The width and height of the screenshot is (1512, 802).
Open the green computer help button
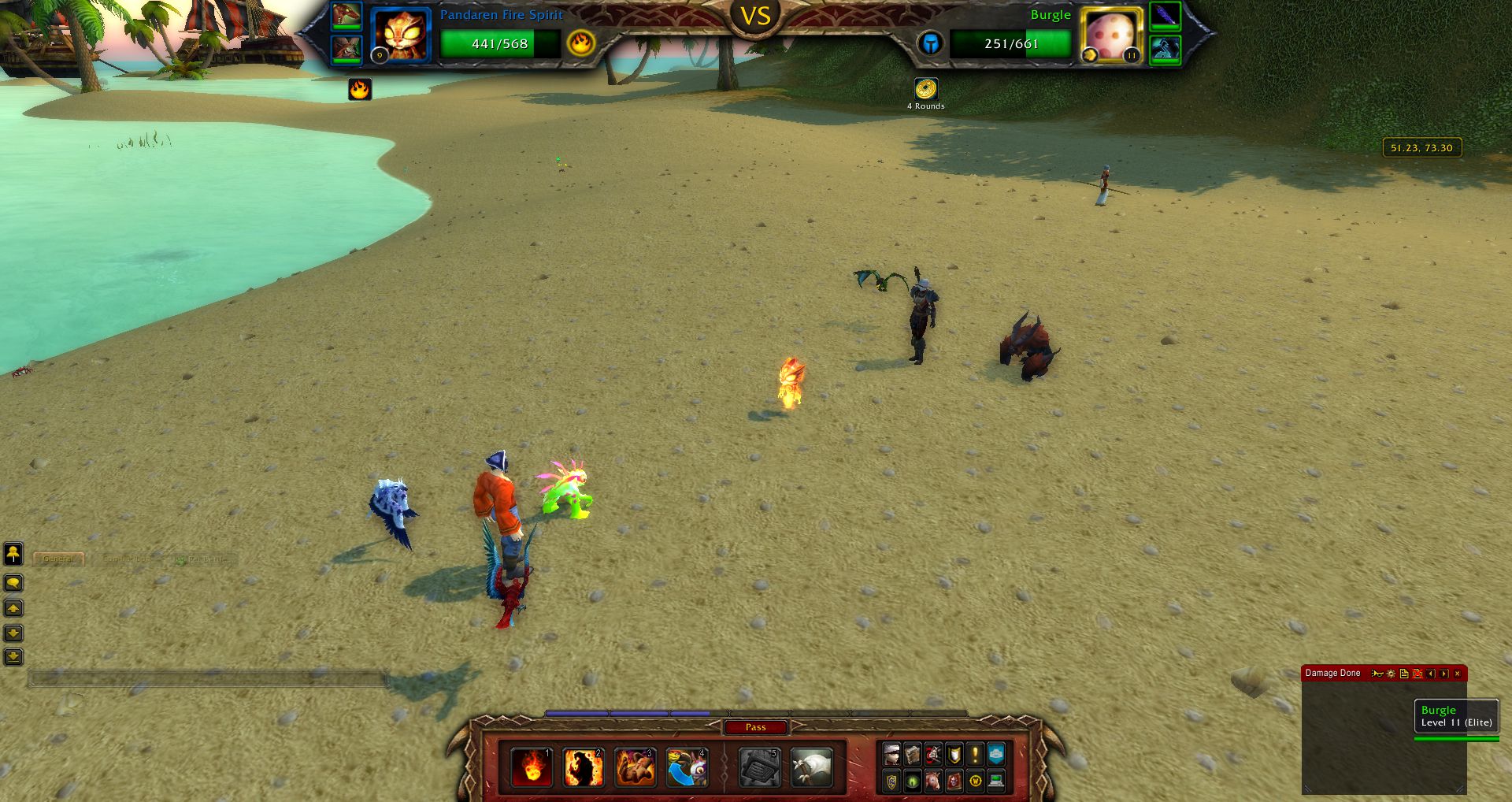pos(996,782)
